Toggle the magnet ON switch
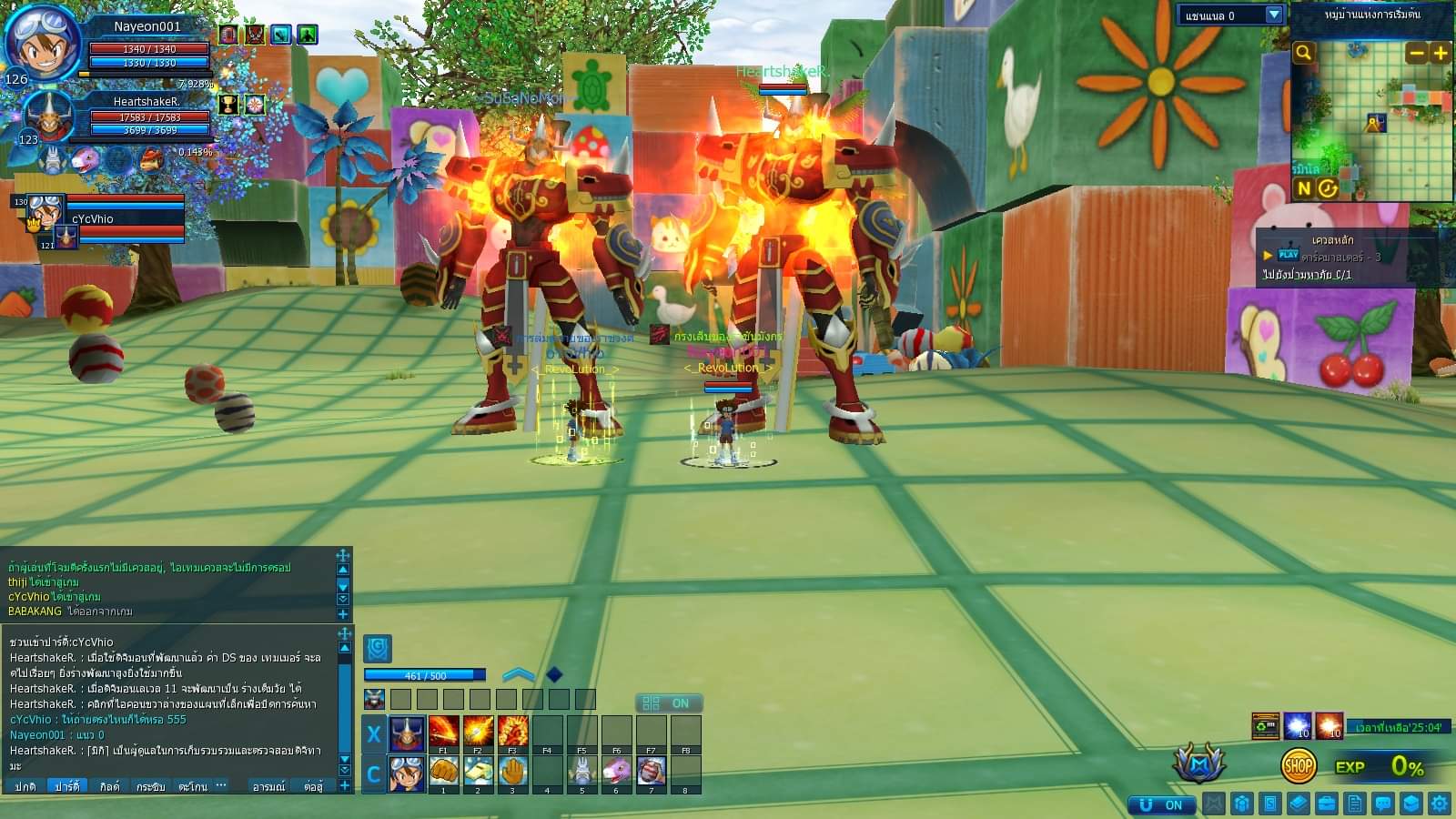 pos(1160,804)
